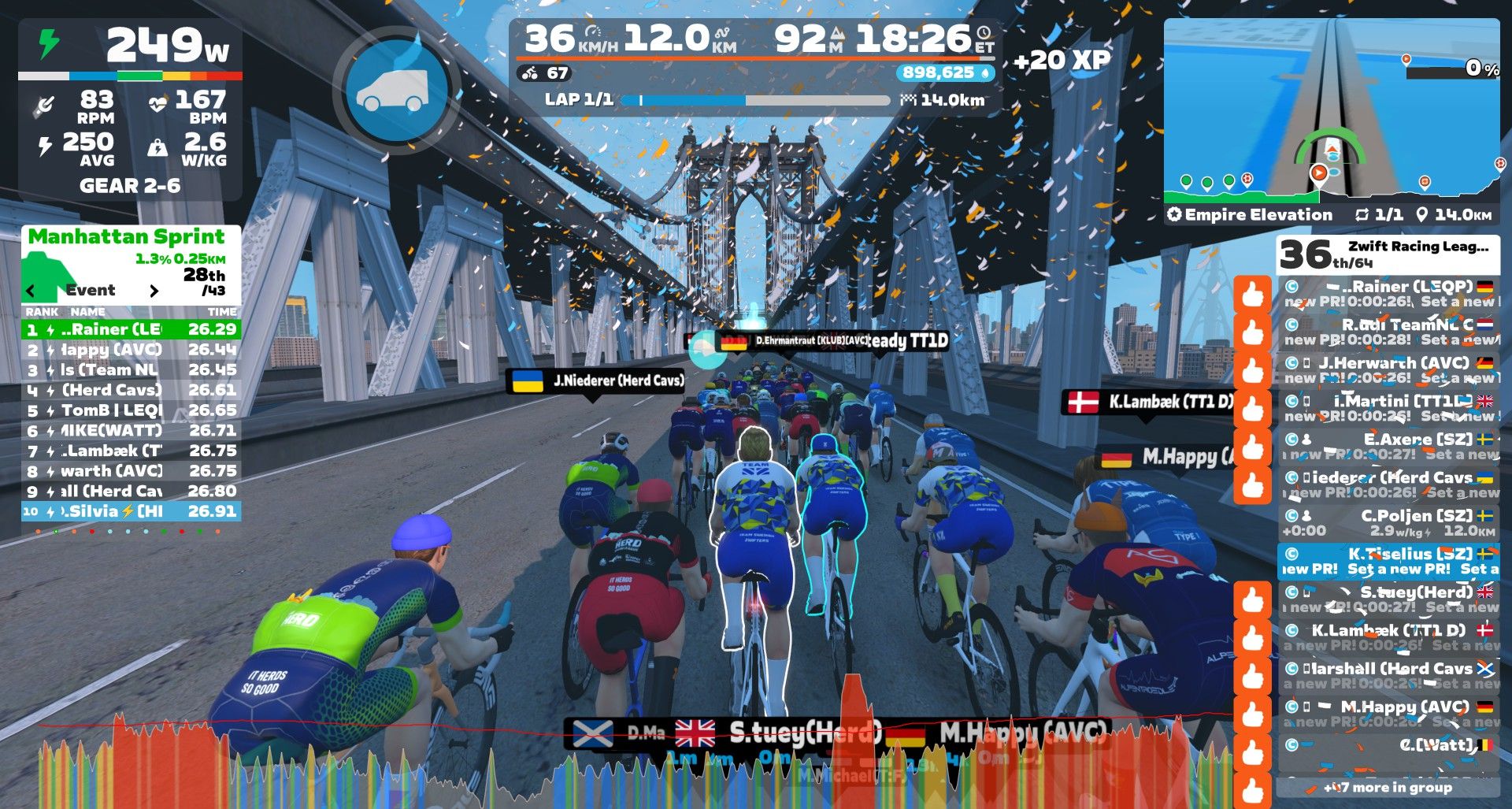Select Silvia's tenth-place sprint leaderboard row
Screen dimensions: 1512x809
tap(131, 511)
